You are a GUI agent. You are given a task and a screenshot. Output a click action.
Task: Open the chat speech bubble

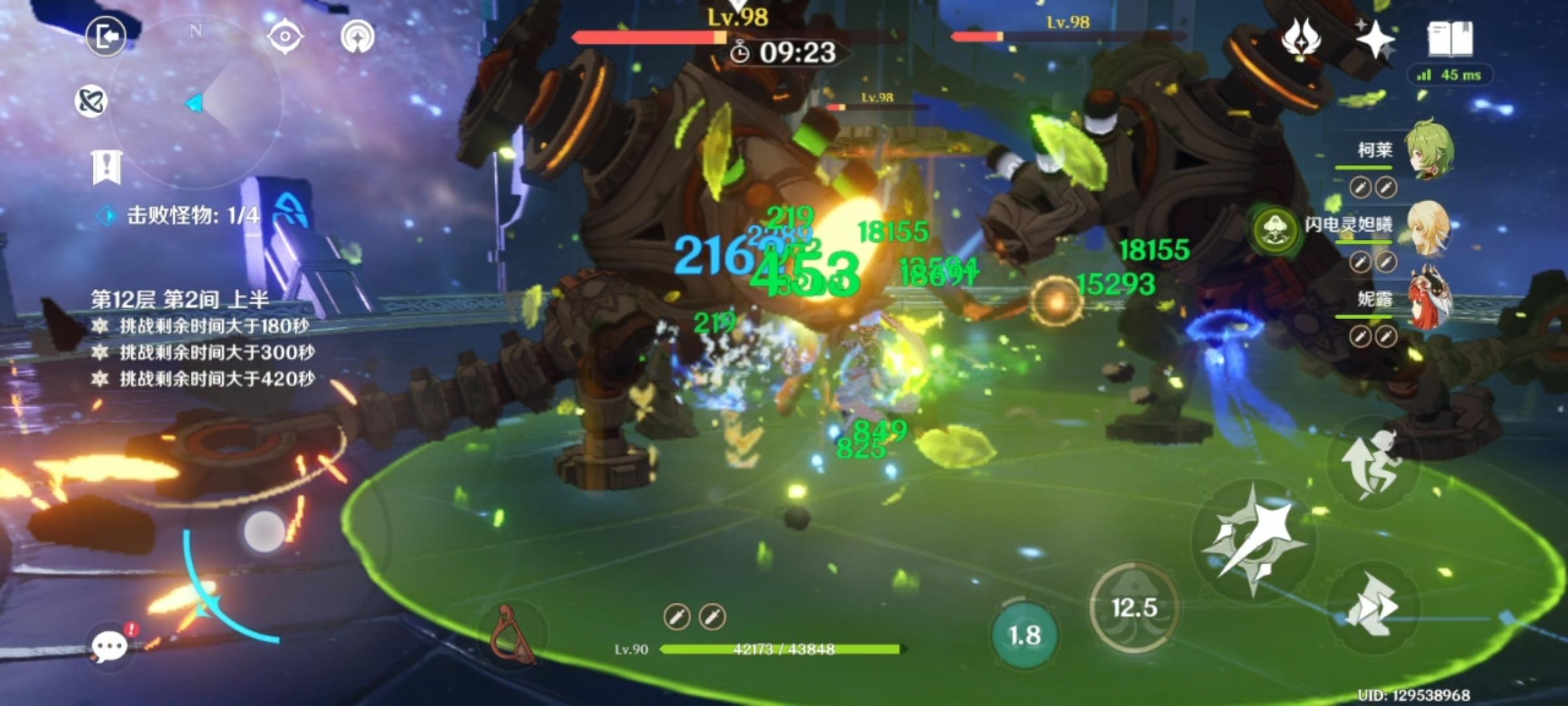pos(109,646)
